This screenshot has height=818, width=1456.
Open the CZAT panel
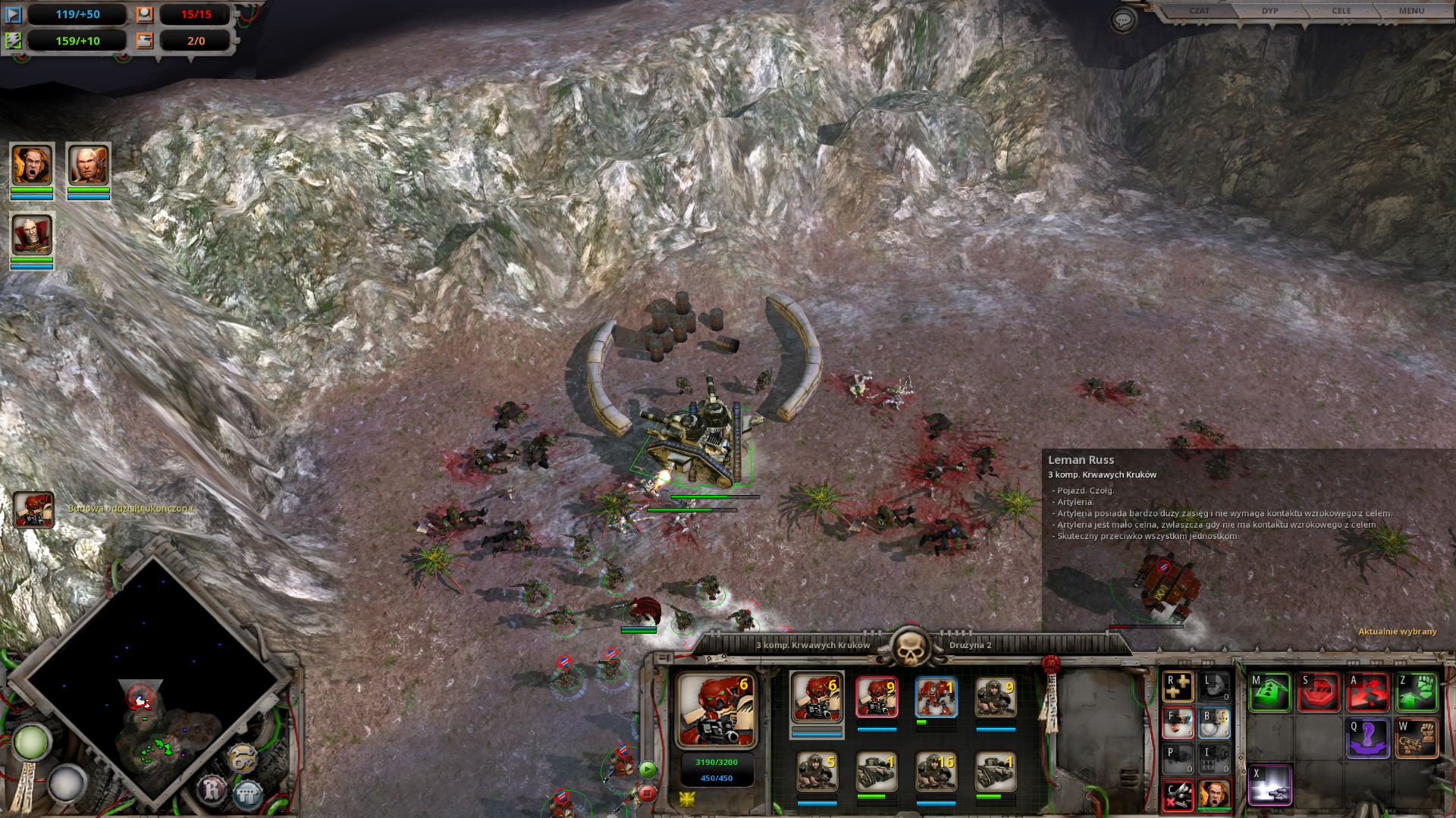click(1199, 11)
